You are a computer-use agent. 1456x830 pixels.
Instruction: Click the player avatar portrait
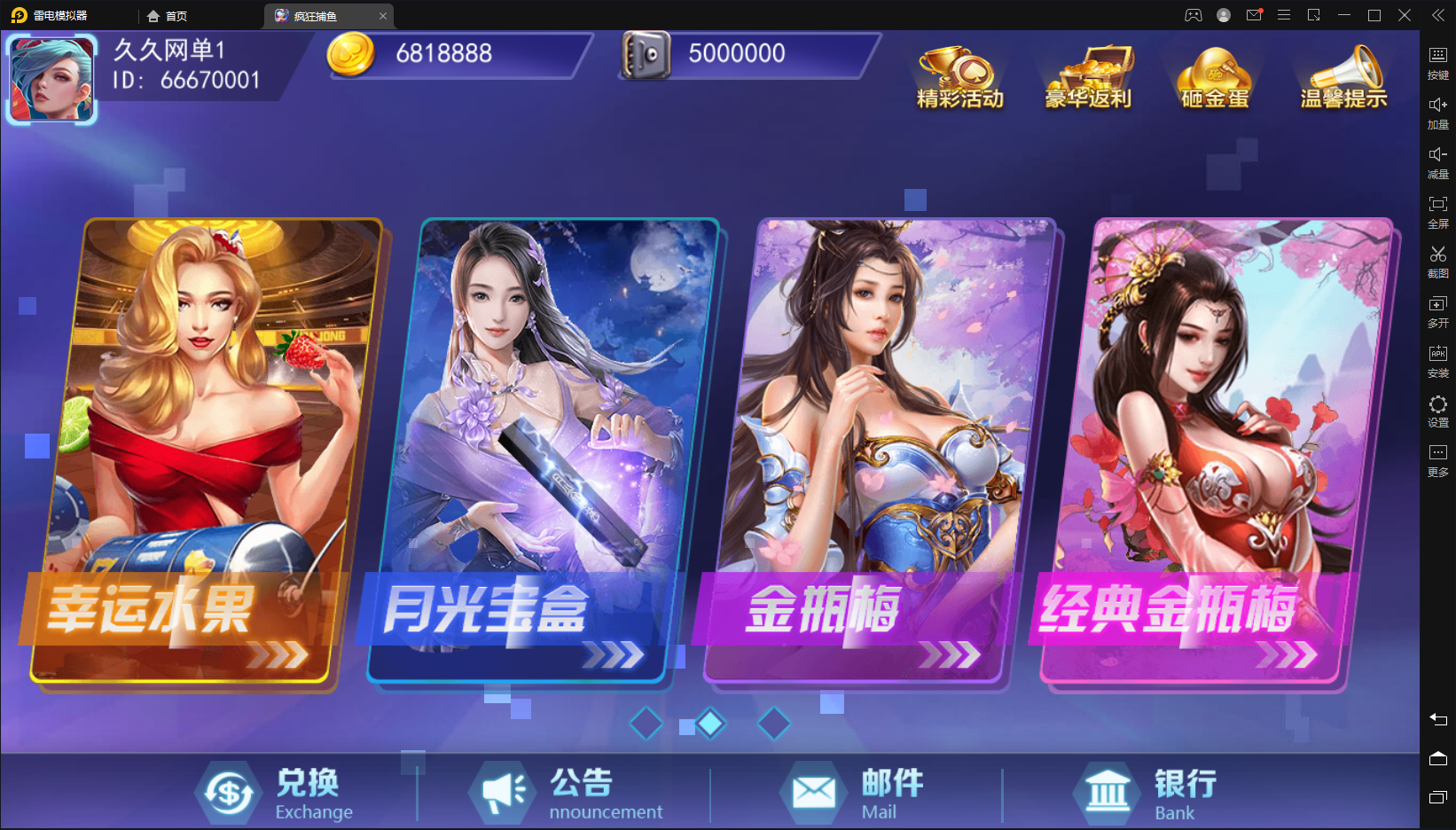[51, 79]
